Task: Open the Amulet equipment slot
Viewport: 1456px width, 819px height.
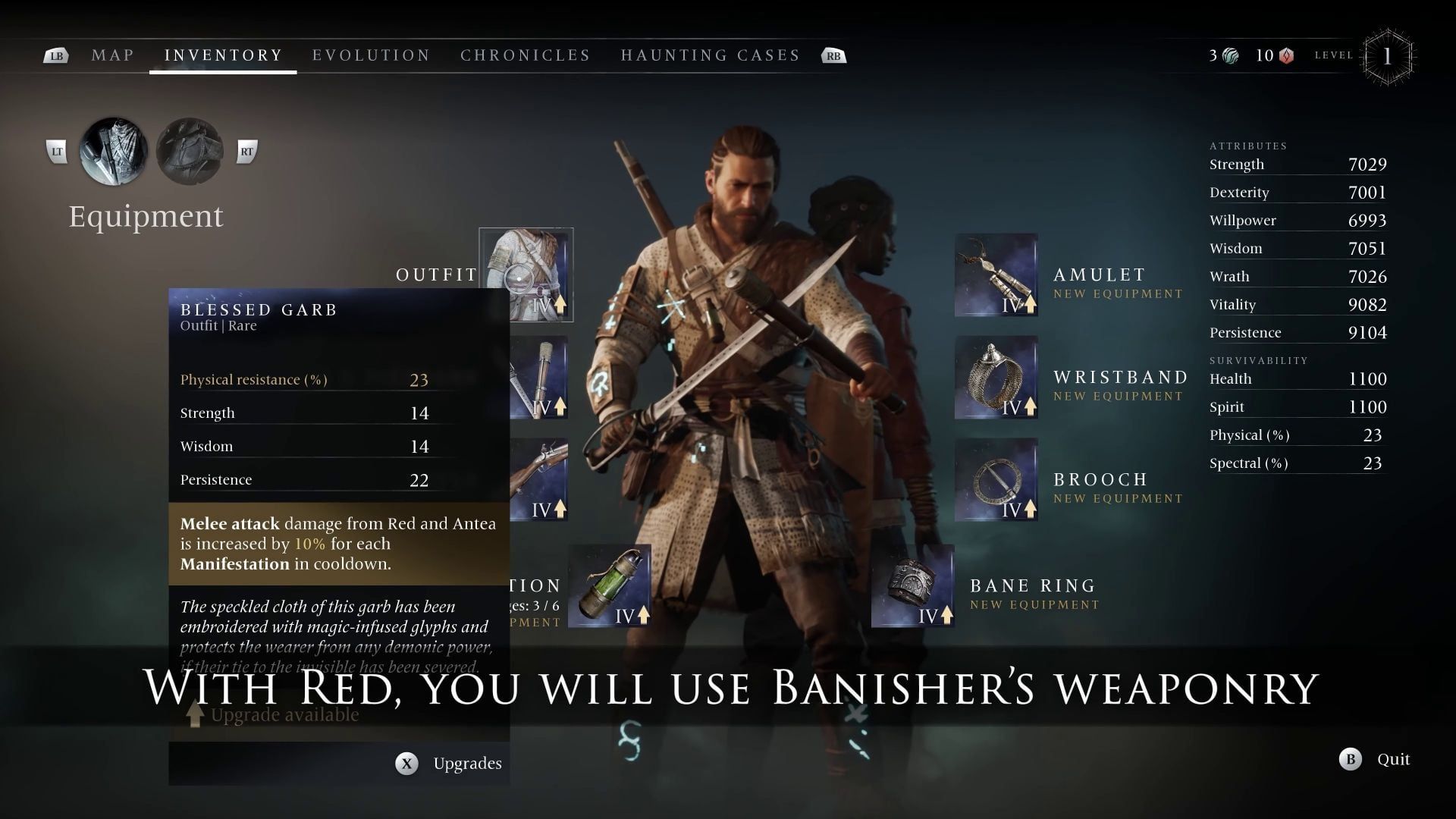Action: tap(995, 275)
